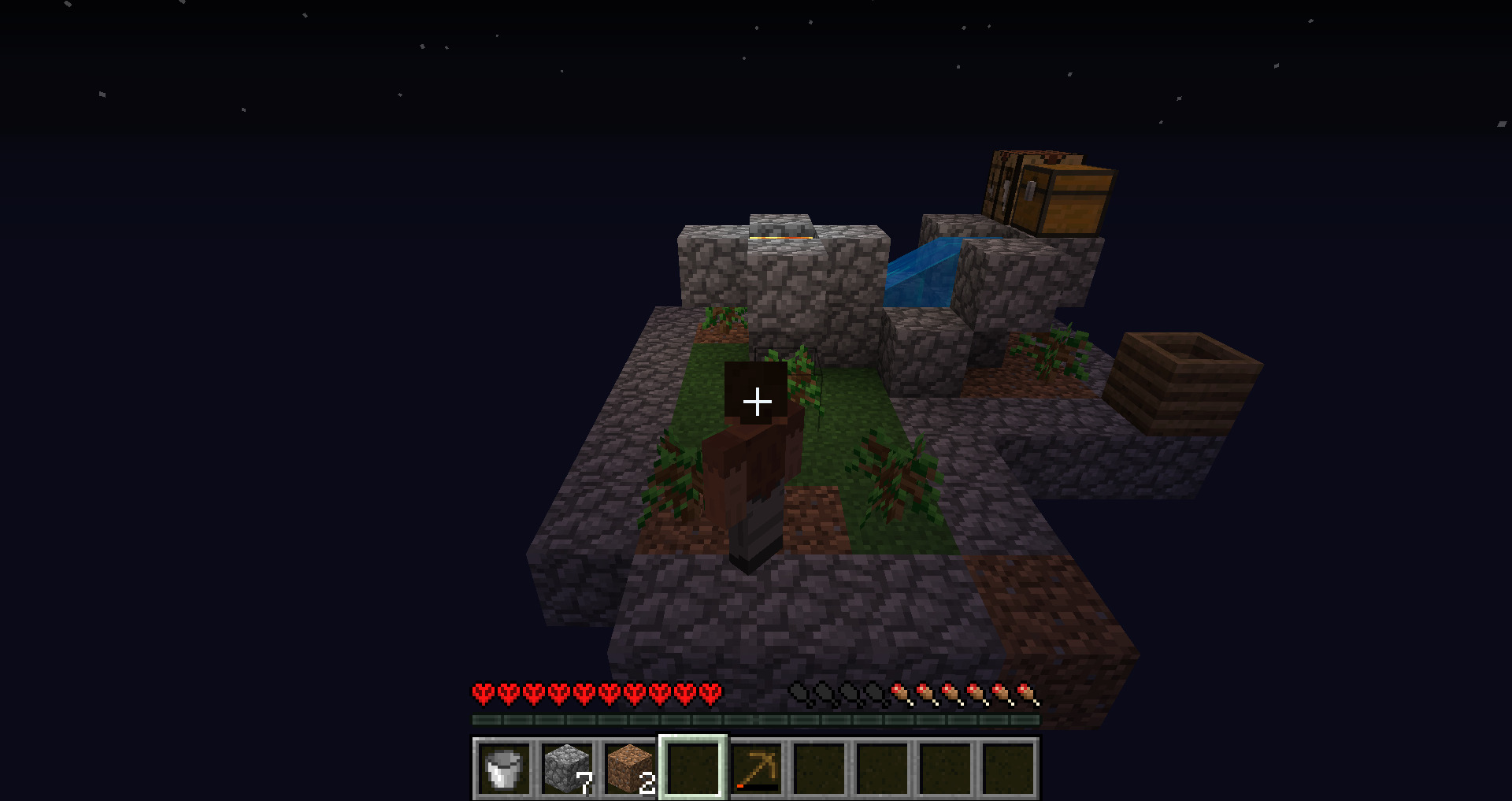
Task: Click the highlighted empty hotbar slot
Action: [x=693, y=768]
